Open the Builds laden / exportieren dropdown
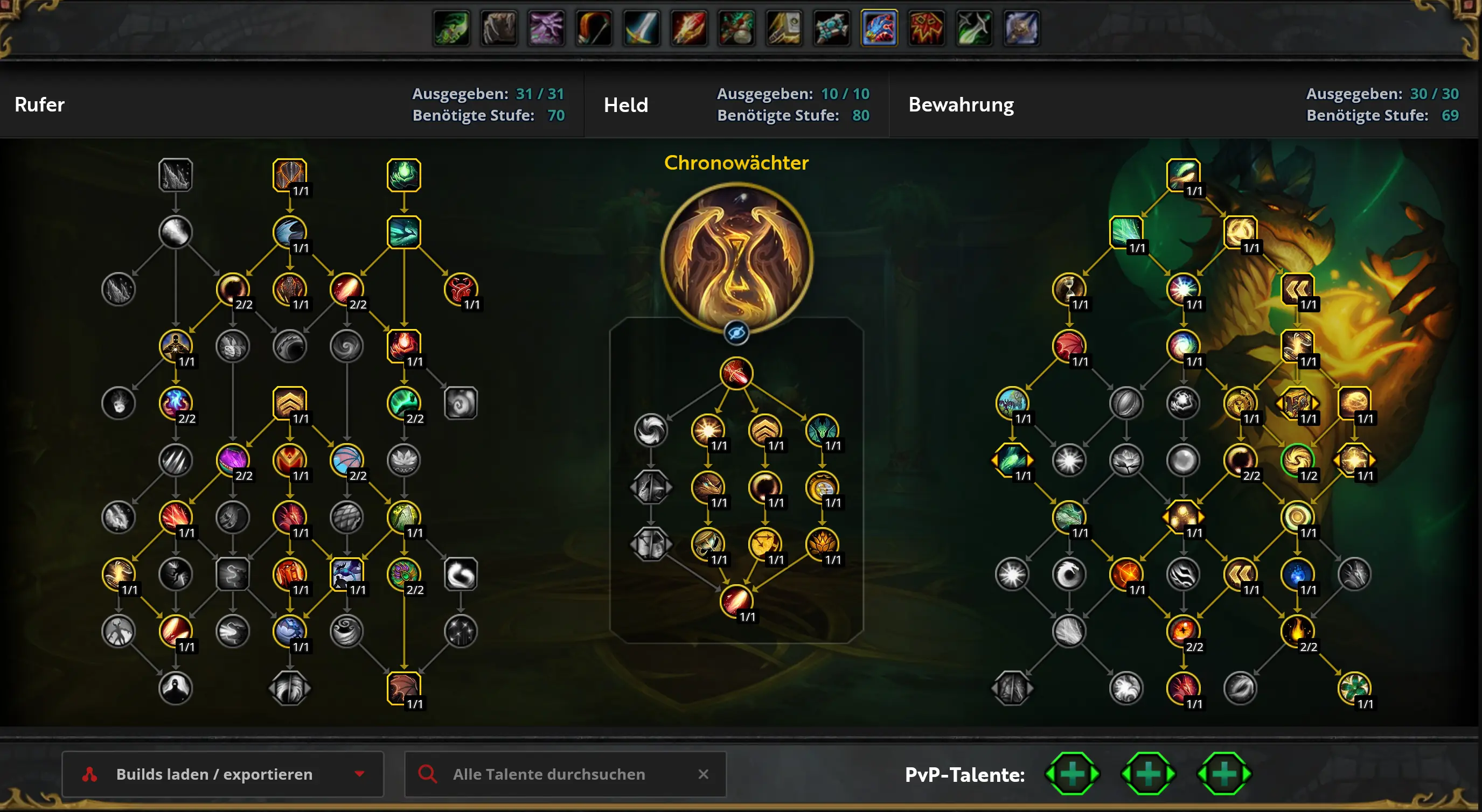 tap(222, 774)
